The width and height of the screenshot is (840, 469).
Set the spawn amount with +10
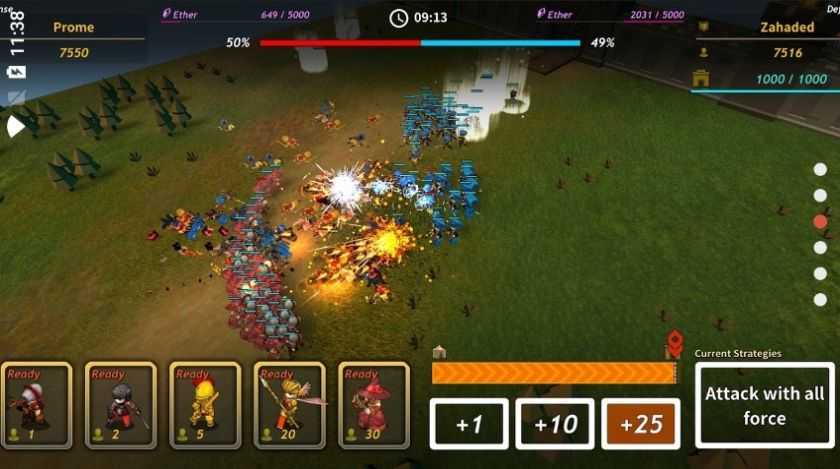pos(555,424)
